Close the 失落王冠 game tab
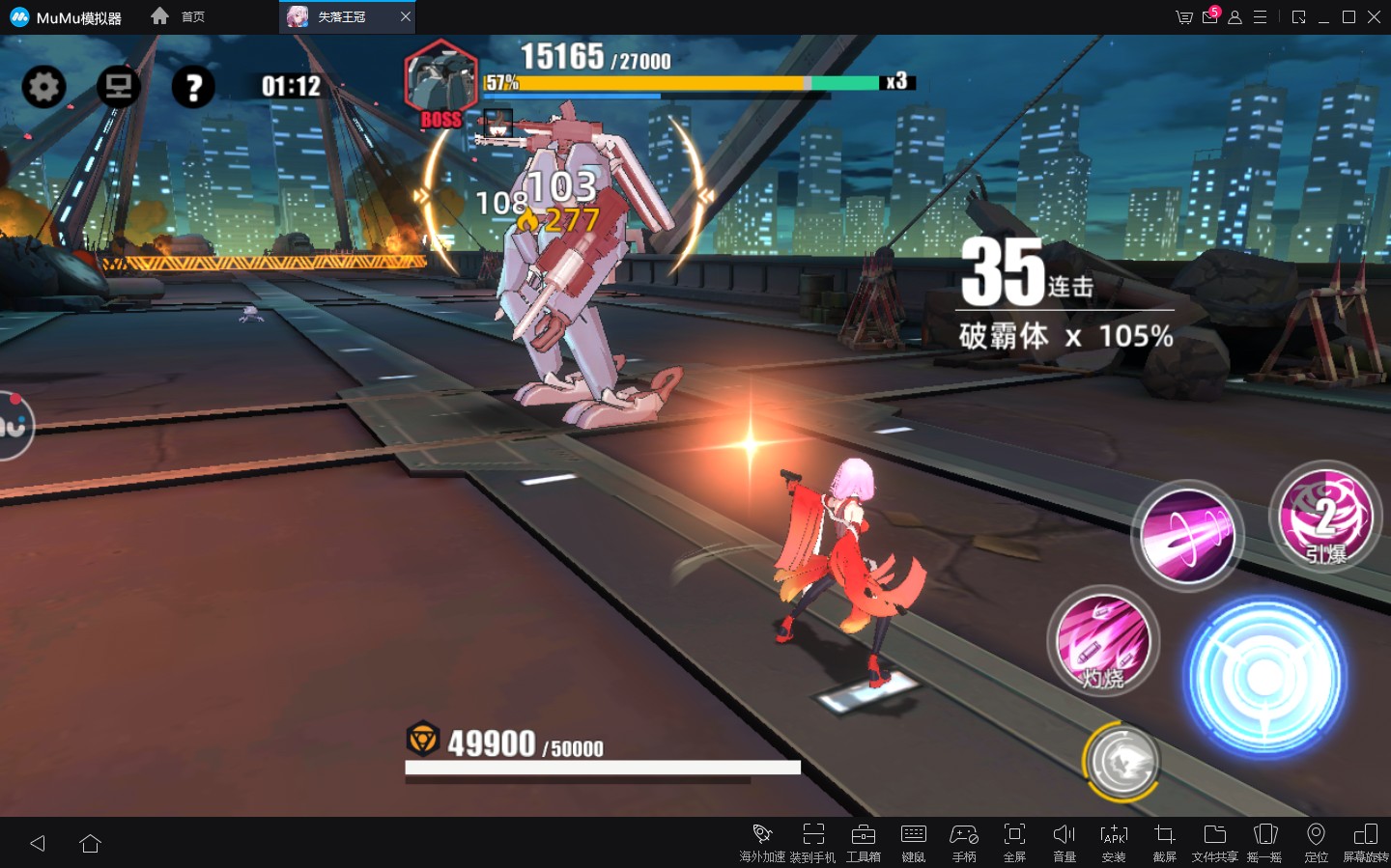This screenshot has width=1391, height=868. (406, 16)
